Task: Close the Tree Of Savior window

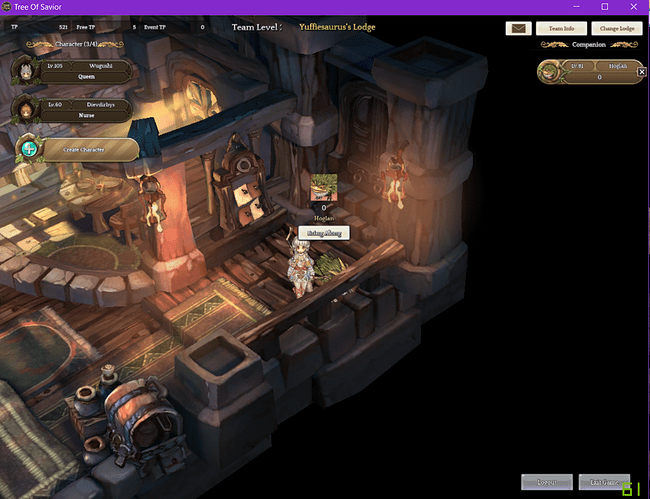Action: point(631,7)
